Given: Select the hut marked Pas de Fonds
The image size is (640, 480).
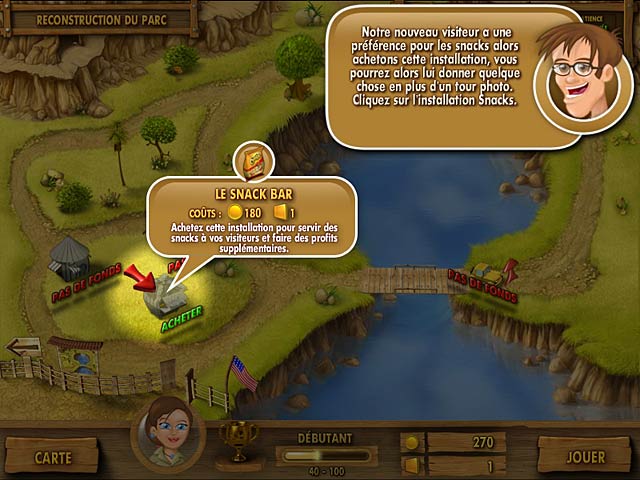Looking at the screenshot, I should coord(68,258).
